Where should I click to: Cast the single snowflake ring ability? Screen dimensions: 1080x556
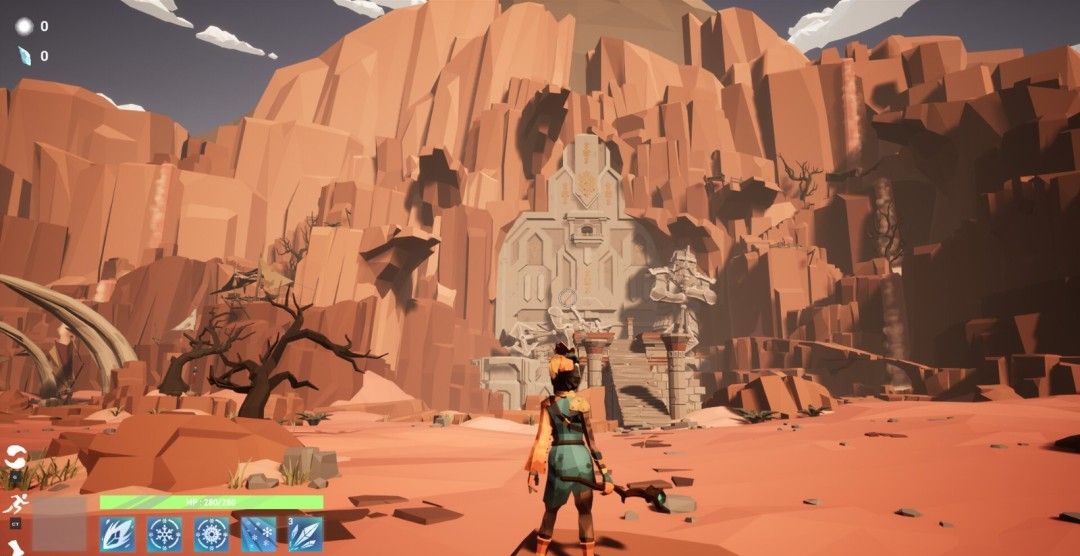click(x=164, y=533)
